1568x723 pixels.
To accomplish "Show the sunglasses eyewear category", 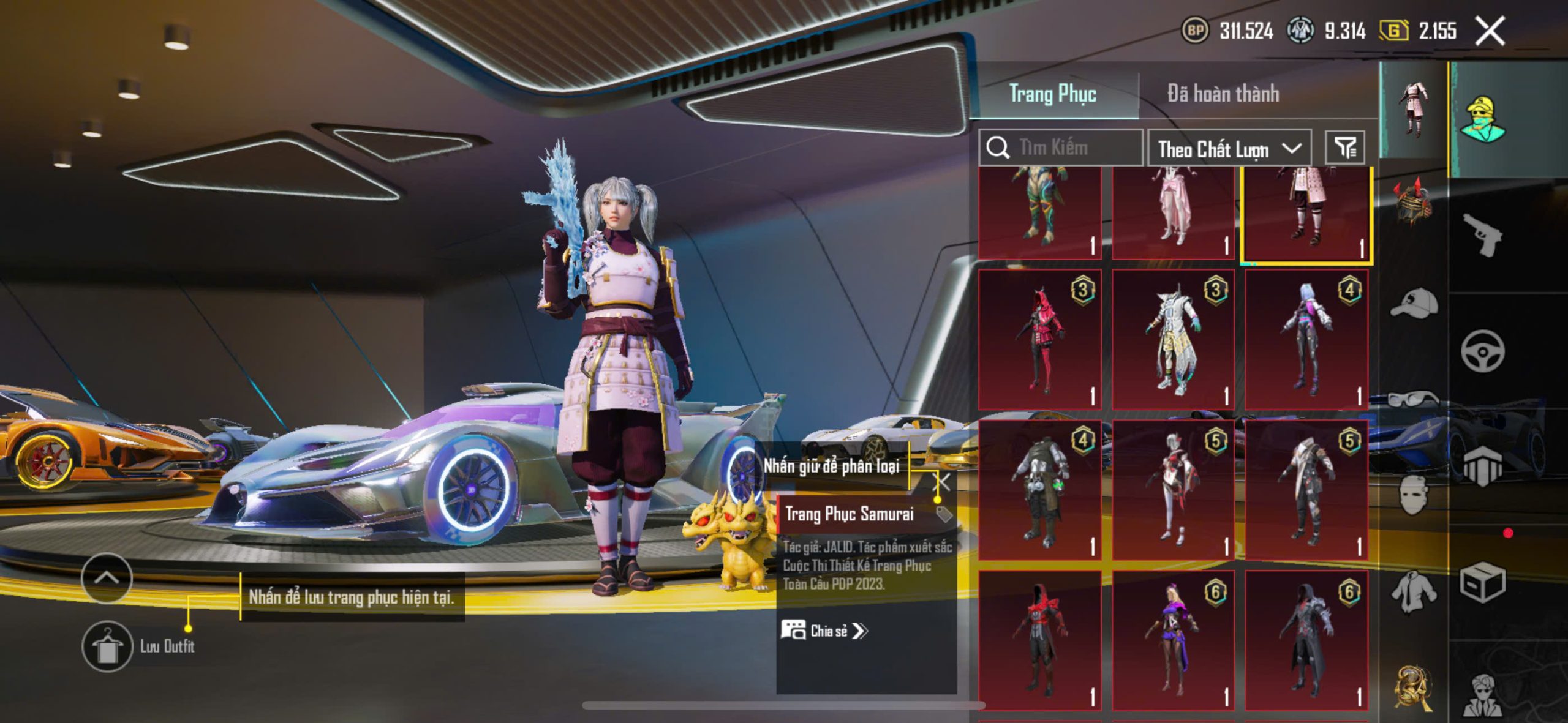I will [x=1414, y=399].
